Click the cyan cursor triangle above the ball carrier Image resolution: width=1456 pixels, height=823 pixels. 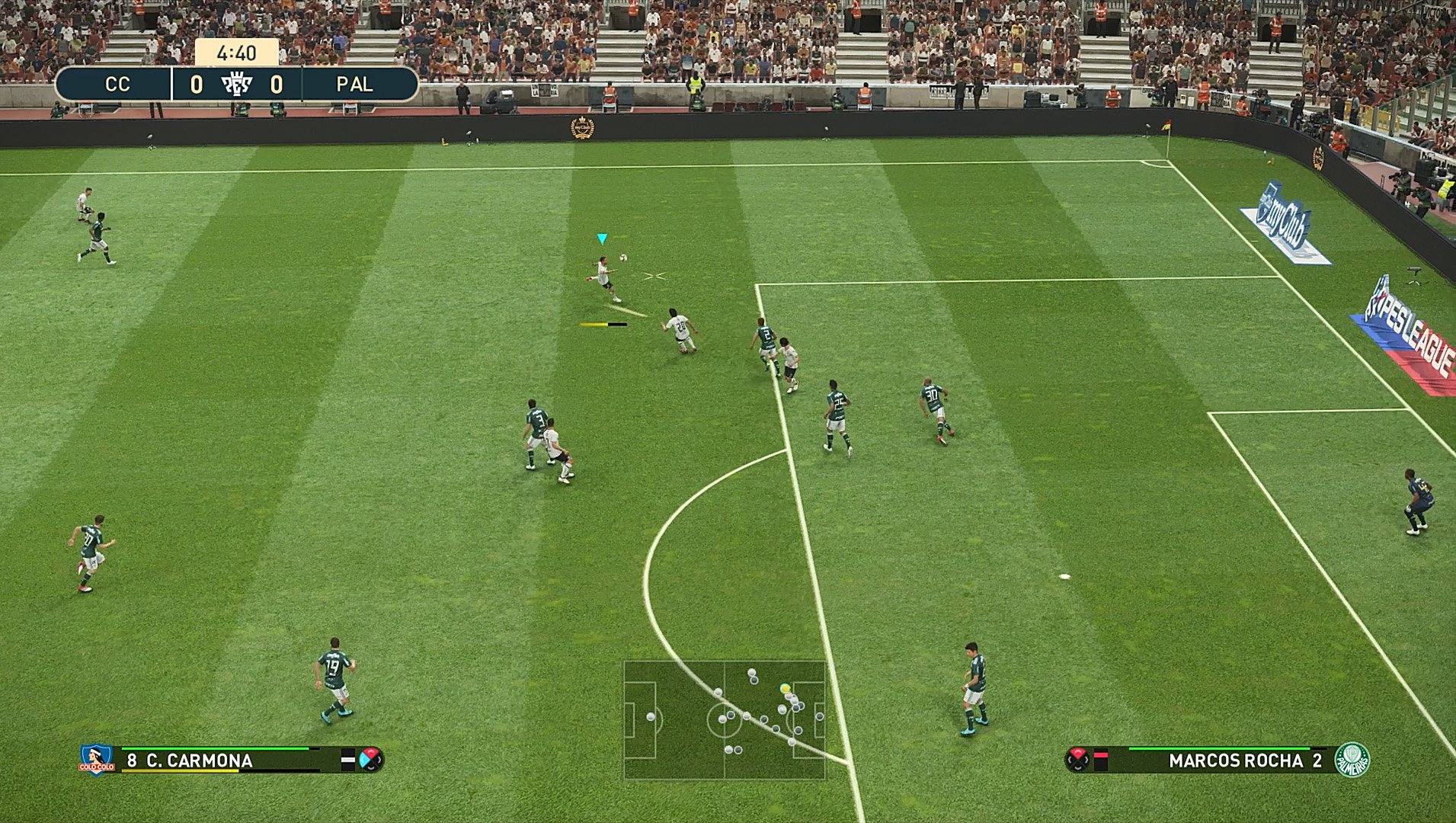click(x=601, y=239)
